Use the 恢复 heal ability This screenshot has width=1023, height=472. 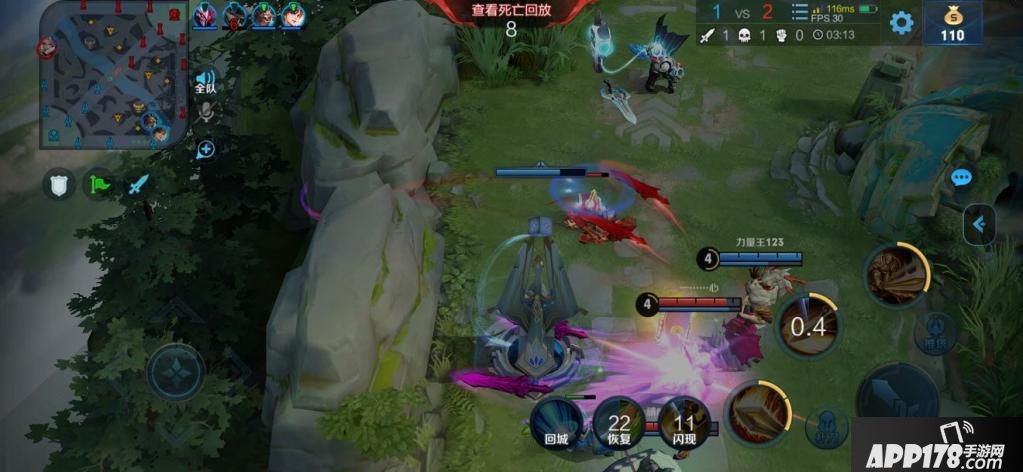click(619, 421)
